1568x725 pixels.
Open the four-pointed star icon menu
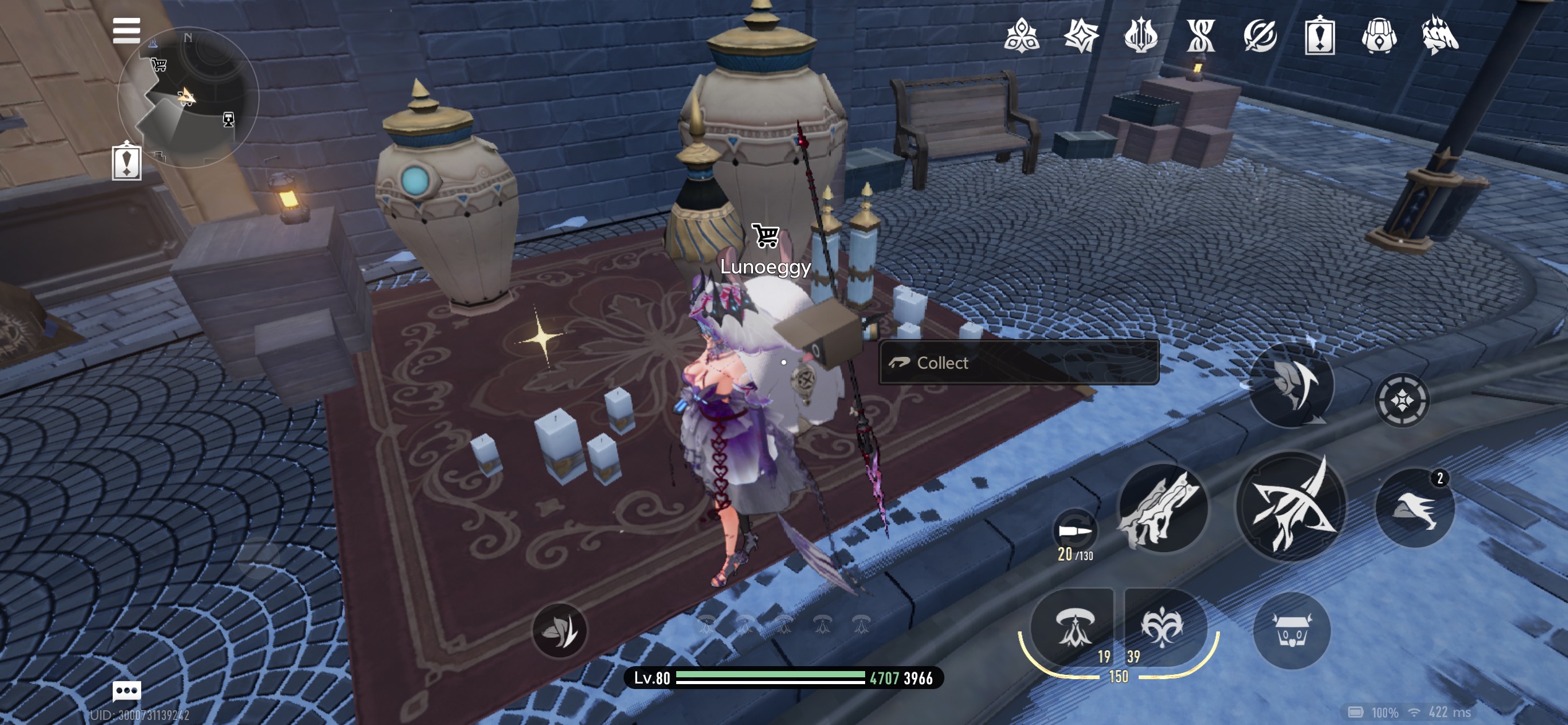coord(1081,36)
